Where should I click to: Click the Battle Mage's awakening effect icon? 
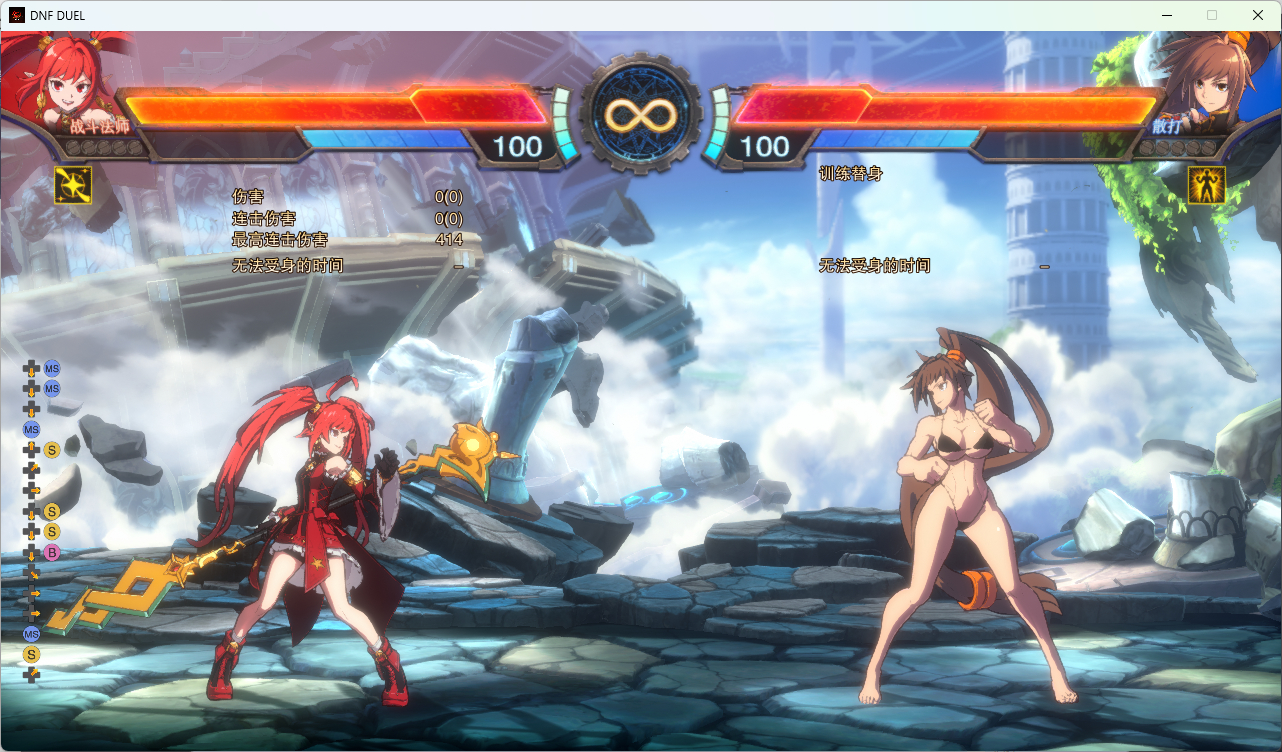tap(72, 185)
